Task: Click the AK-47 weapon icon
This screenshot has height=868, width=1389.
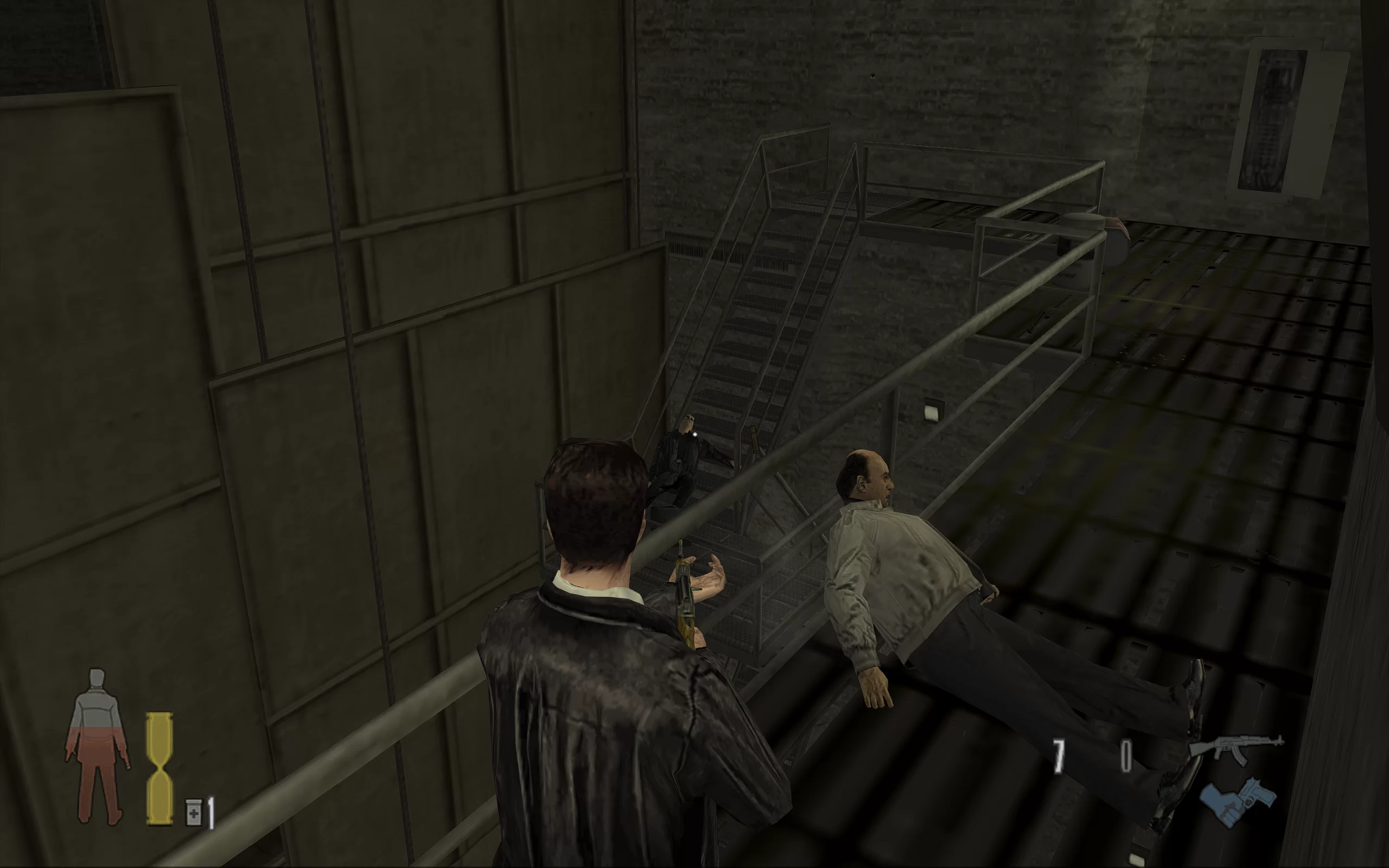Action: [x=1236, y=748]
